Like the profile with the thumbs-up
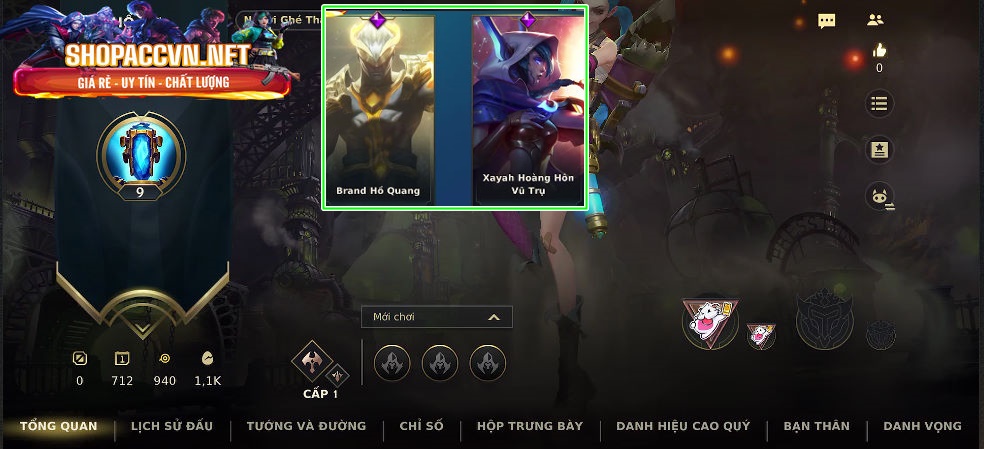The height and width of the screenshot is (449, 984). (879, 51)
